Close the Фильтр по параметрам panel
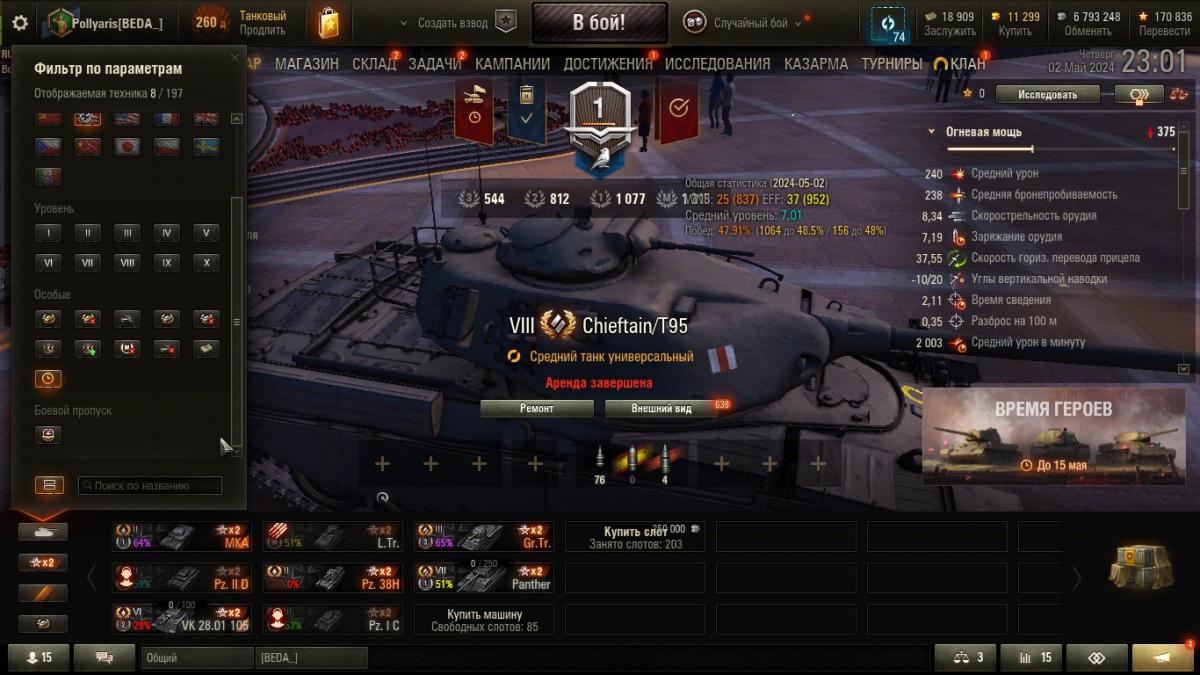 click(235, 58)
